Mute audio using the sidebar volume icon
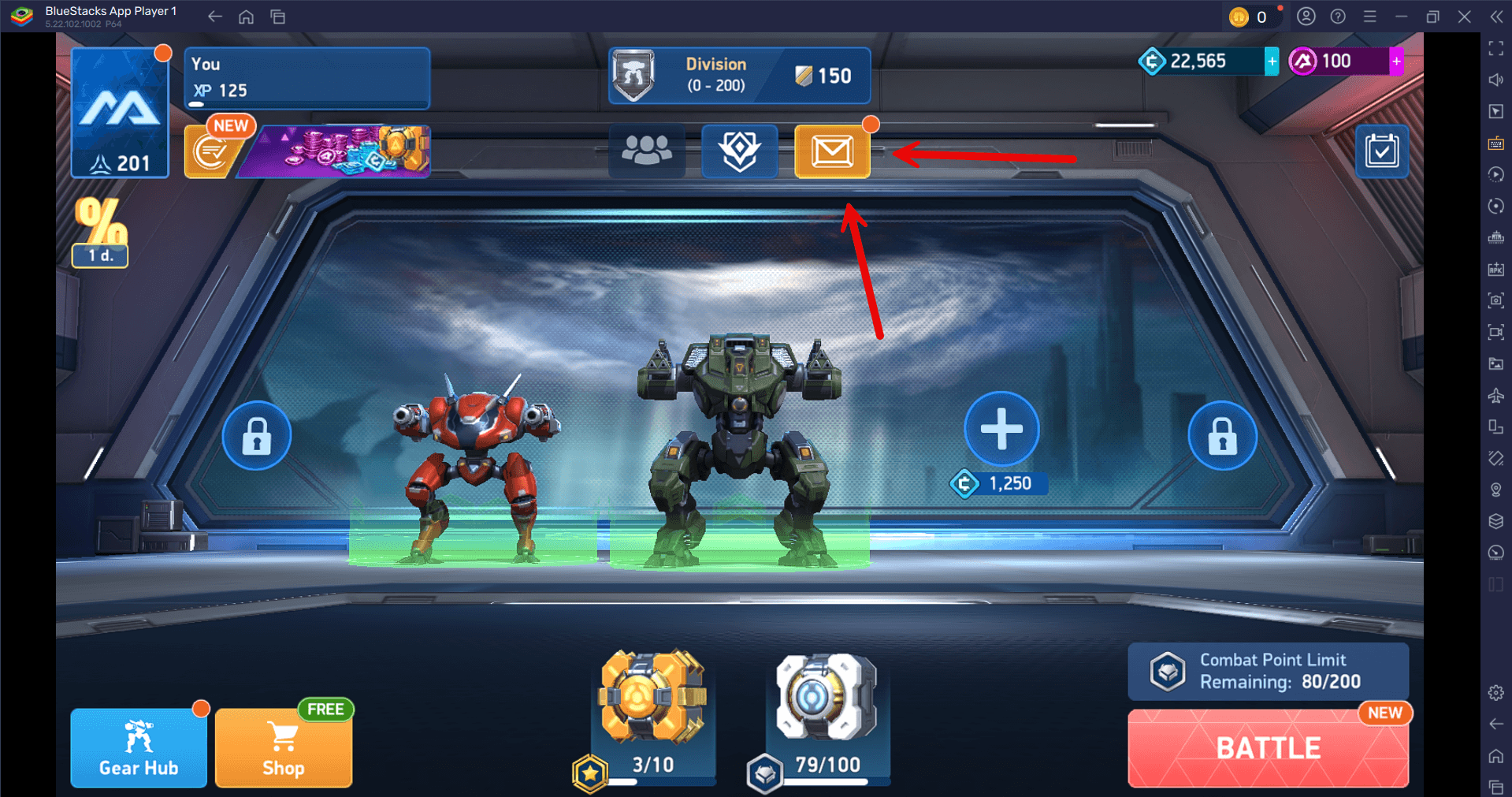1512x797 pixels. coord(1495,80)
